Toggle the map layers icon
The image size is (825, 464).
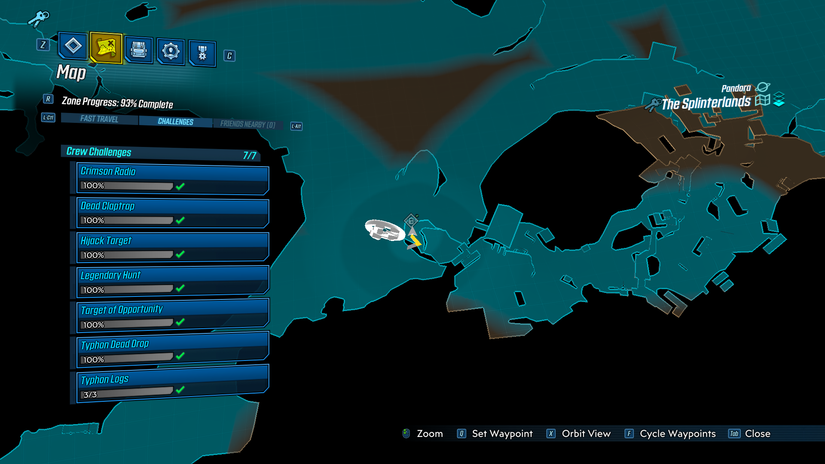(x=778, y=101)
